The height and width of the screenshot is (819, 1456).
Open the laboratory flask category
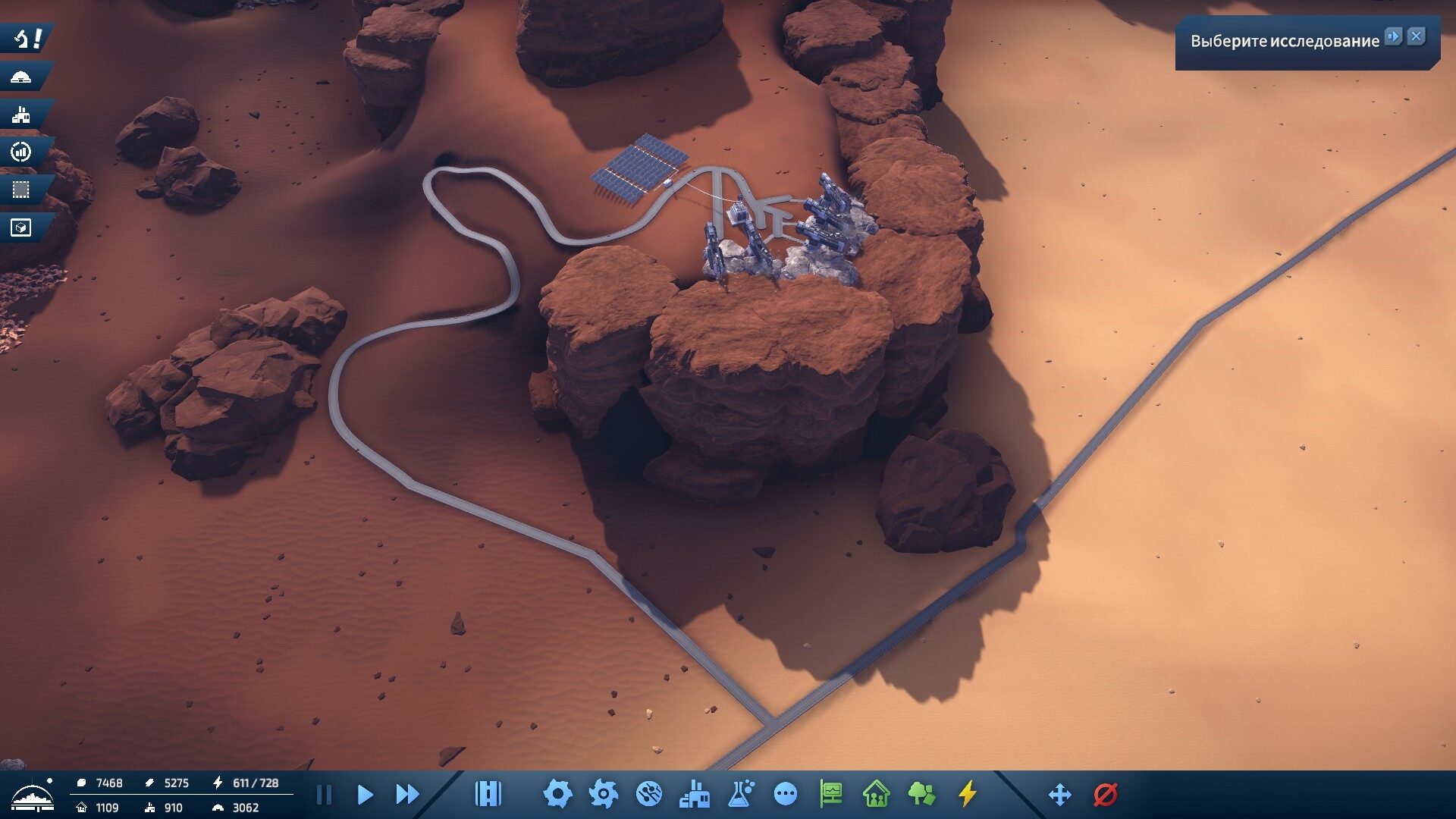(740, 794)
